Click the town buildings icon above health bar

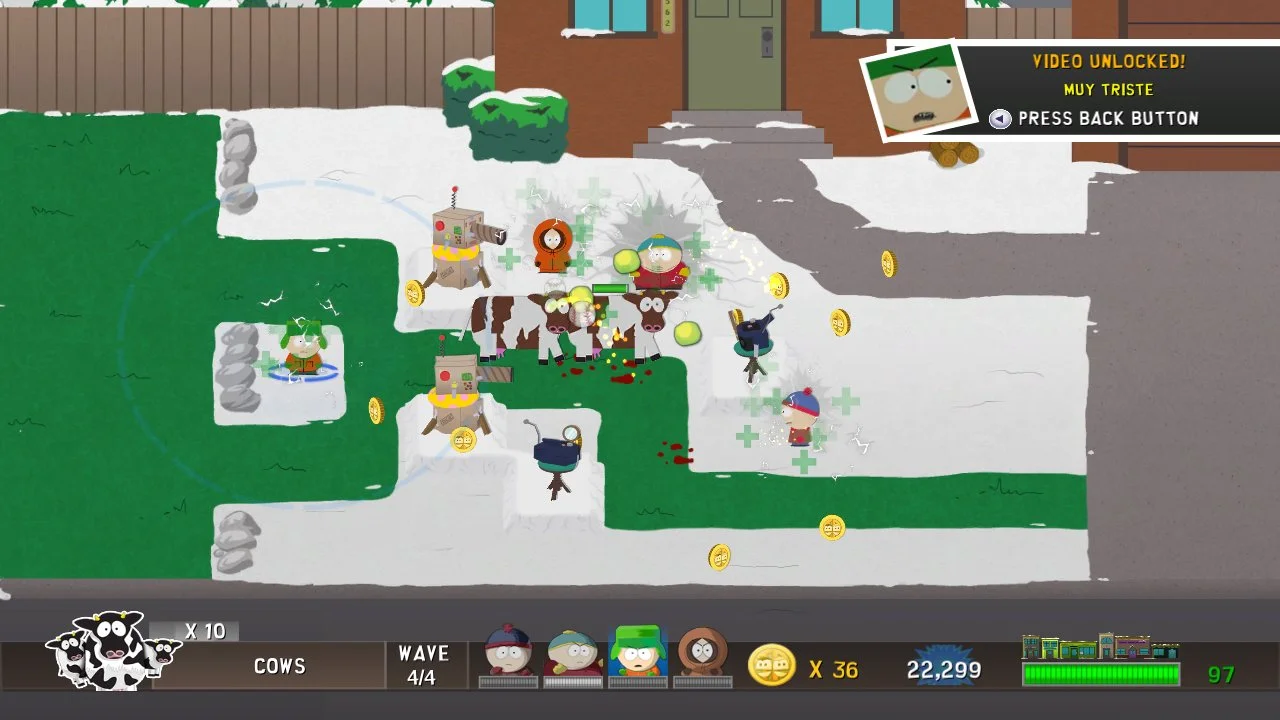[1098, 644]
